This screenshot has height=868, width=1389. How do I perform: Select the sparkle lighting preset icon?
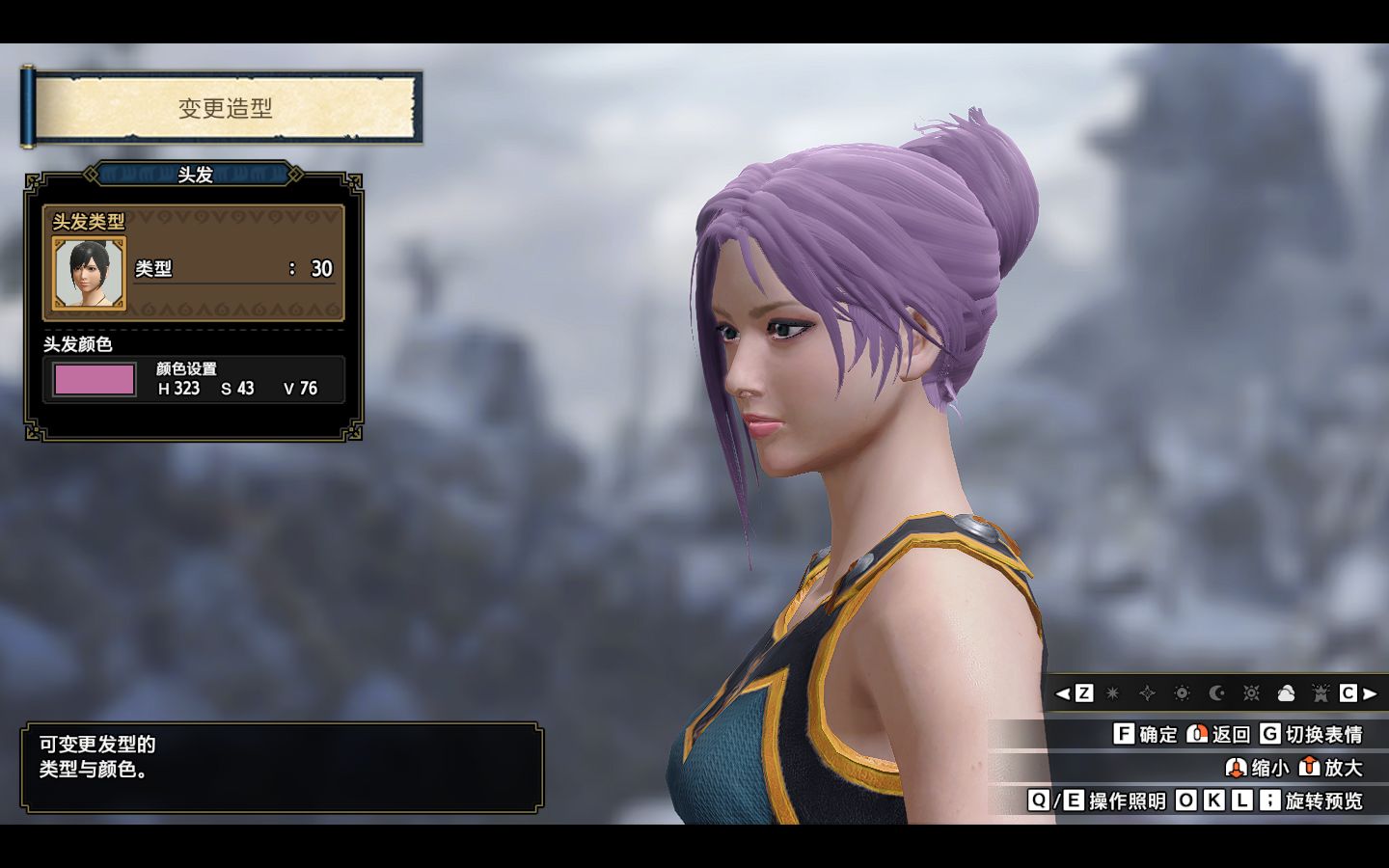pyautogui.click(x=1148, y=692)
